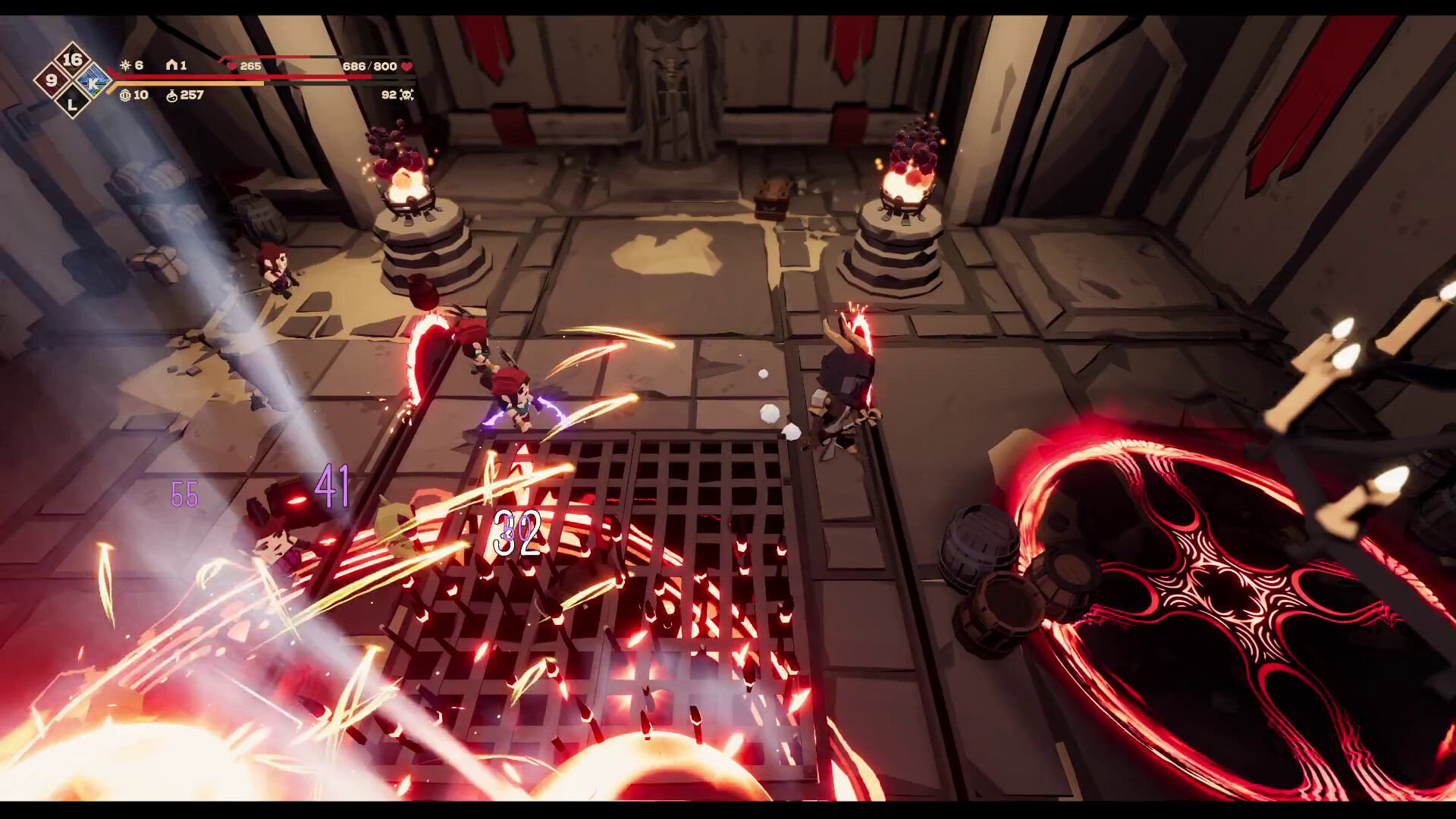Click the skull icon next to 92
The image size is (1456, 819).
pos(408,95)
